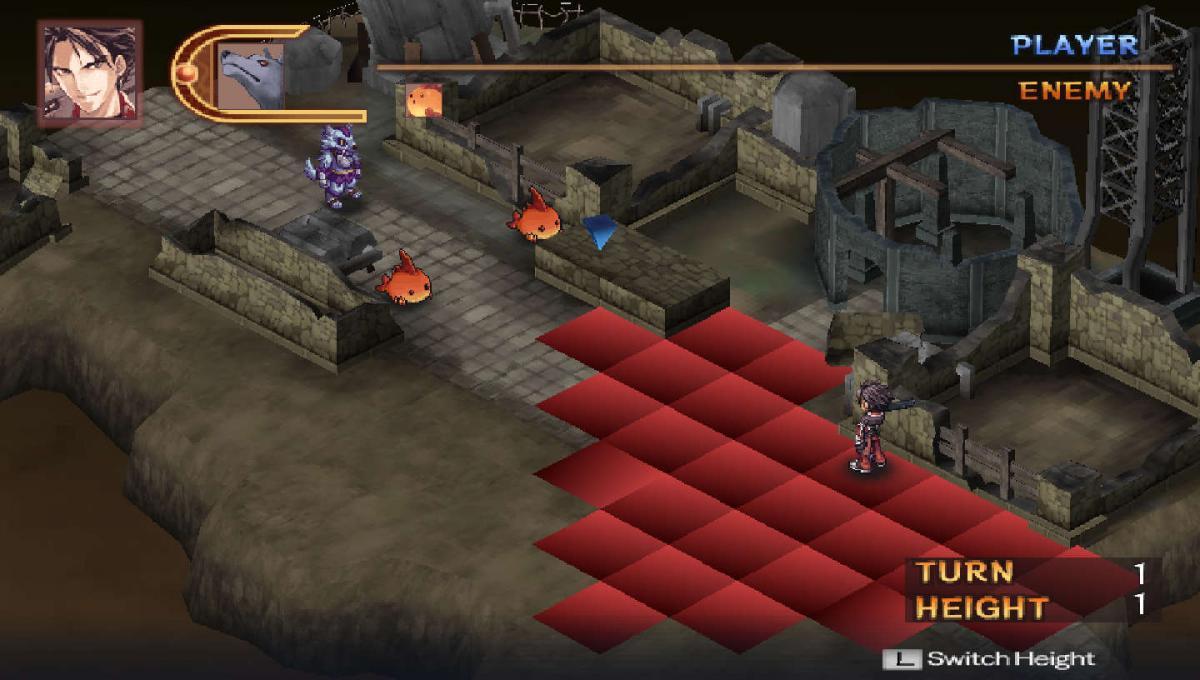Select the orange fish turn-order marker

[425, 99]
